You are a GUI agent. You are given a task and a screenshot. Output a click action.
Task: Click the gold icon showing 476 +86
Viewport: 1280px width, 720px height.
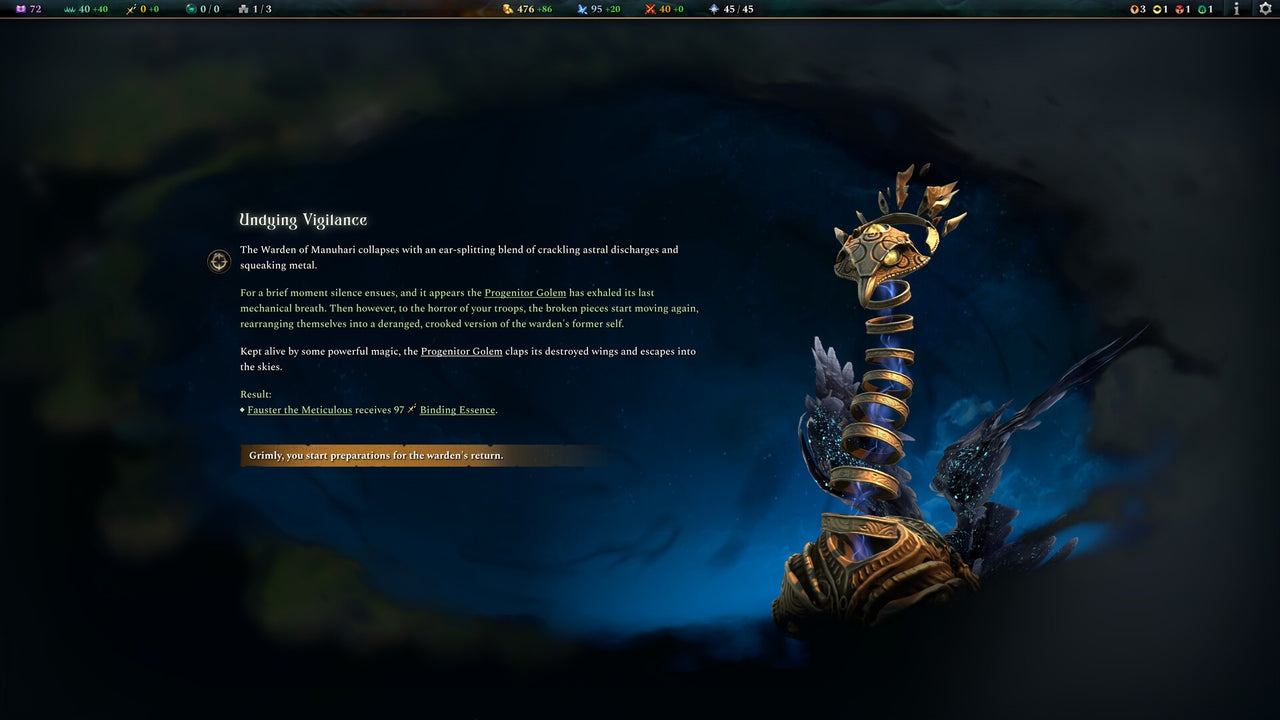[508, 9]
